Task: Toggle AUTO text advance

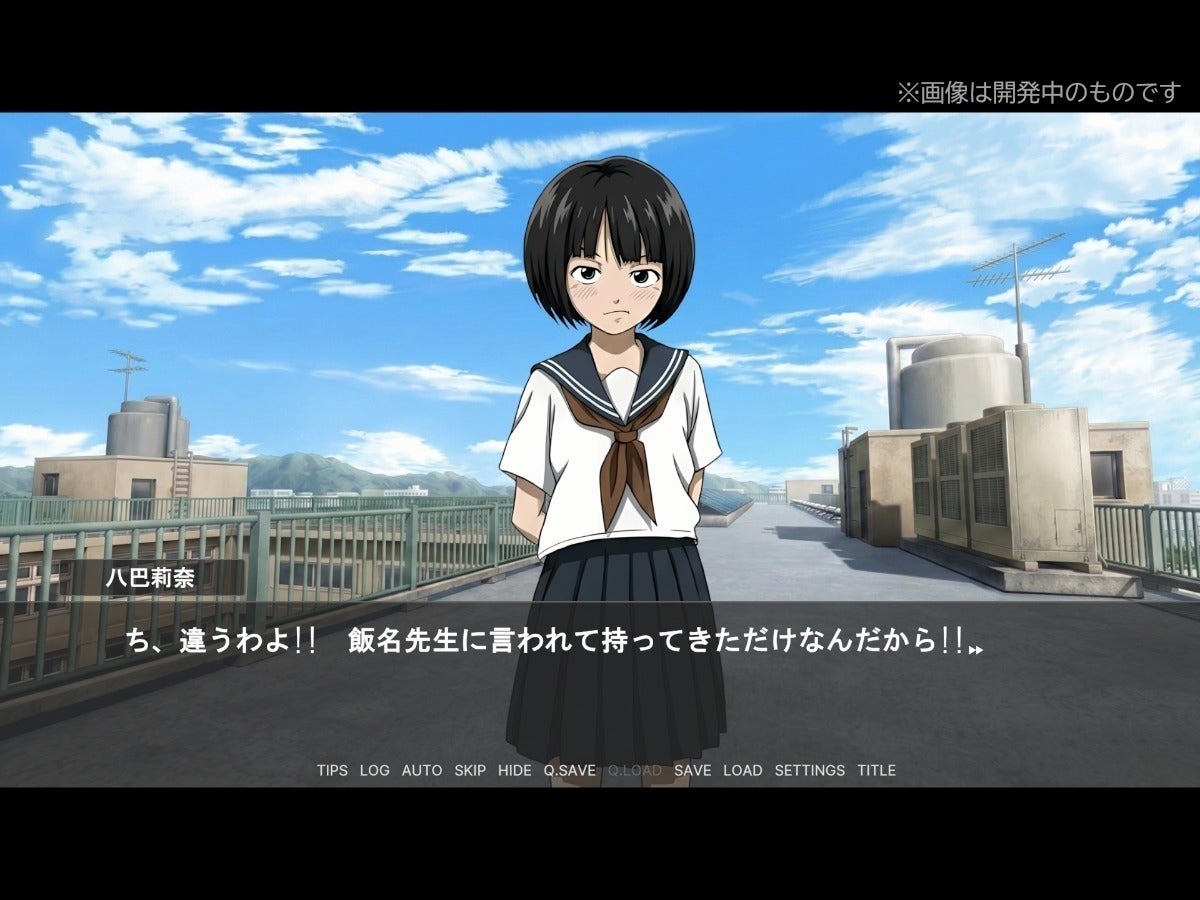Action: [422, 770]
